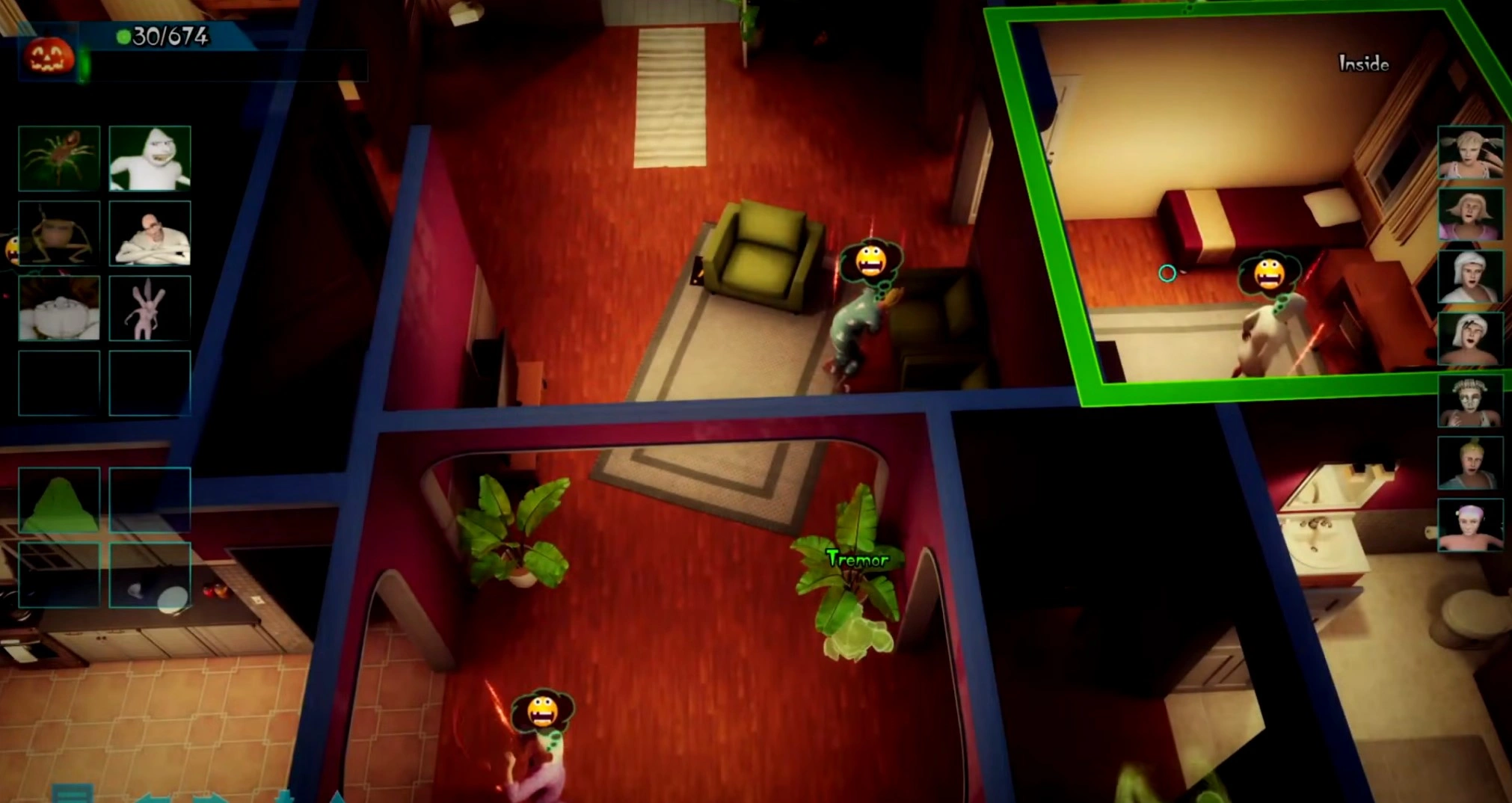This screenshot has height=803, width=1512.
Task: Choose the pink rabbit monster icon
Action: (149, 307)
